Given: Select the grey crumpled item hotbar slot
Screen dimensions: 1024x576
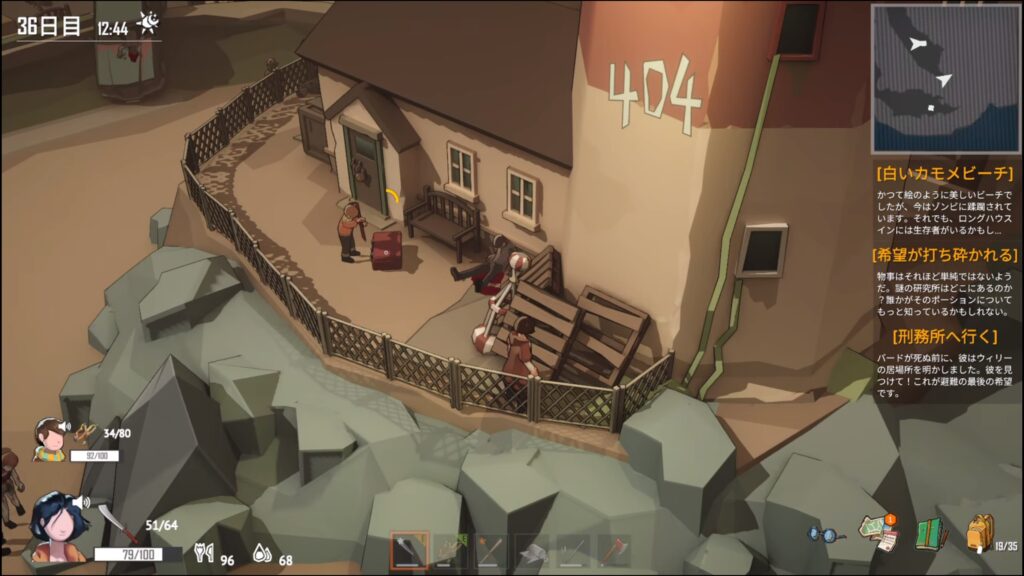Looking at the screenshot, I should (532, 551).
